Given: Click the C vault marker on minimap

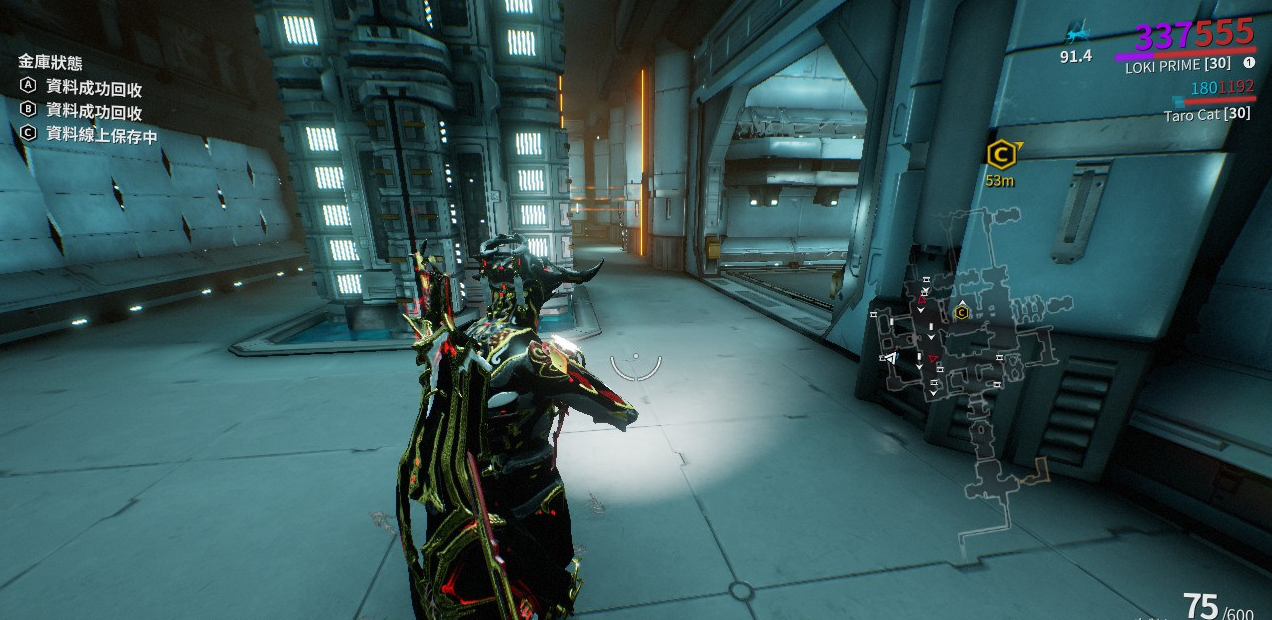Looking at the screenshot, I should (x=962, y=312).
